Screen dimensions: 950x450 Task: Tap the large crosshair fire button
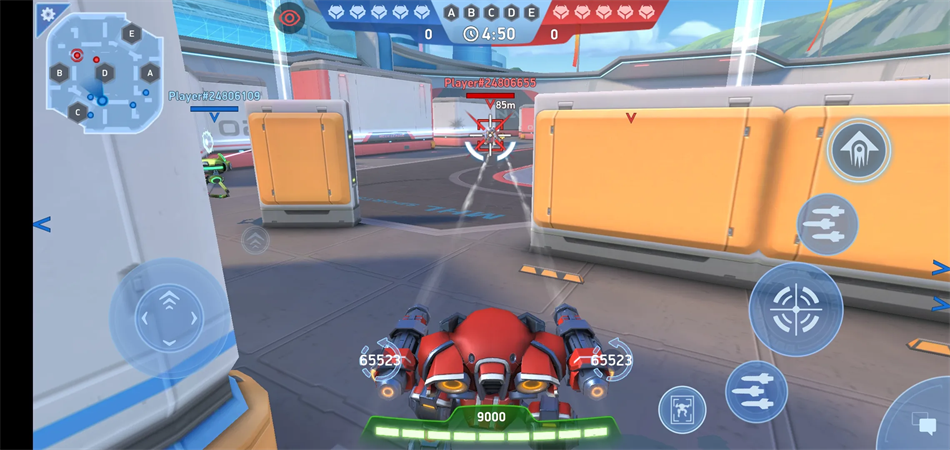click(796, 310)
